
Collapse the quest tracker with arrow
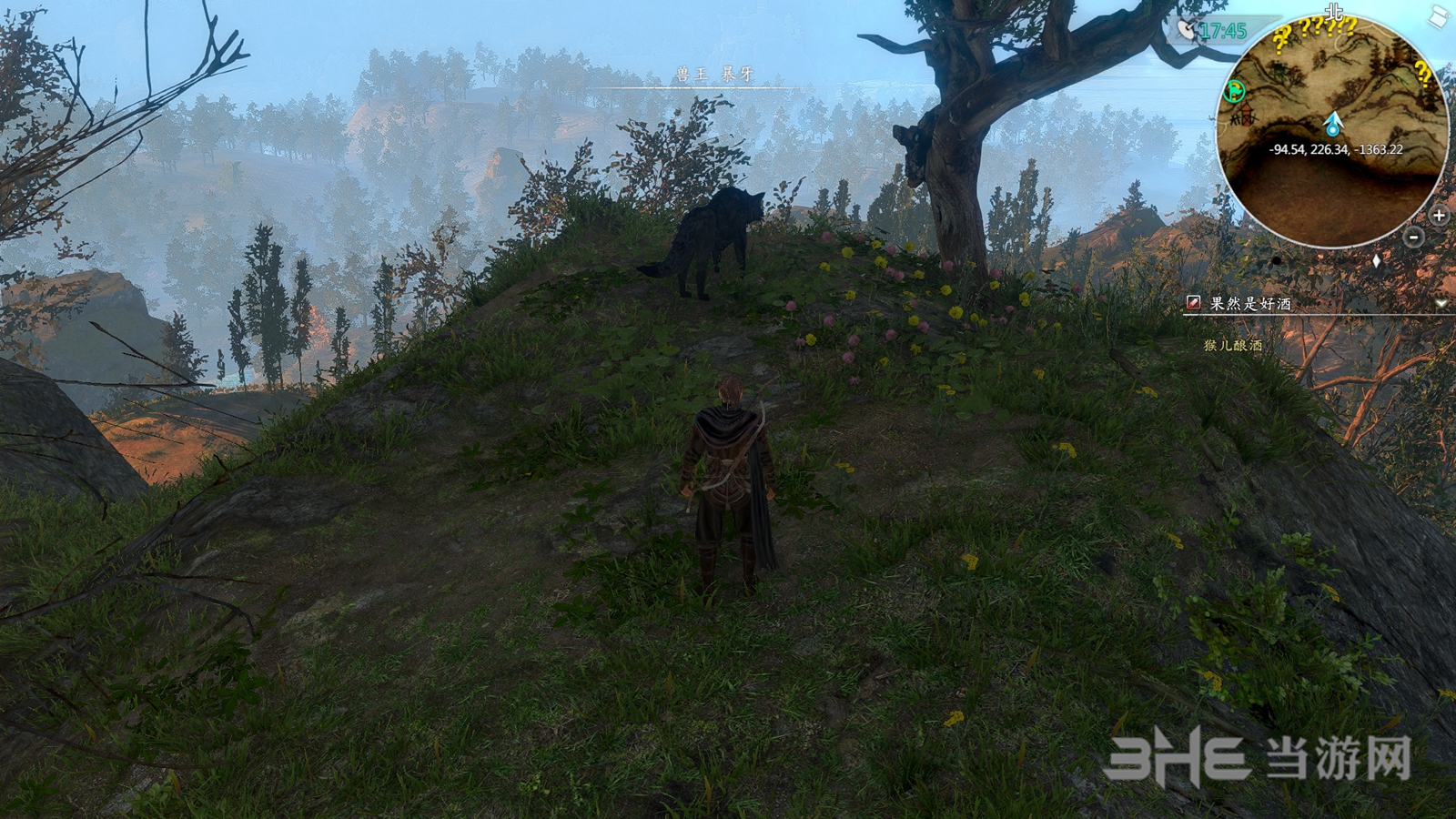(1441, 303)
